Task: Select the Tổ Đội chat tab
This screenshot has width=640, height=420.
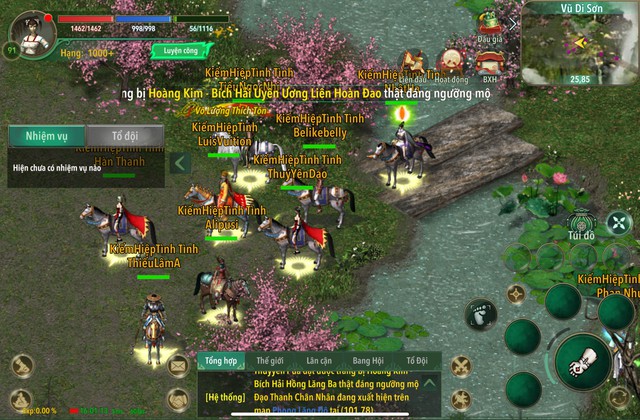Action: pos(416,360)
